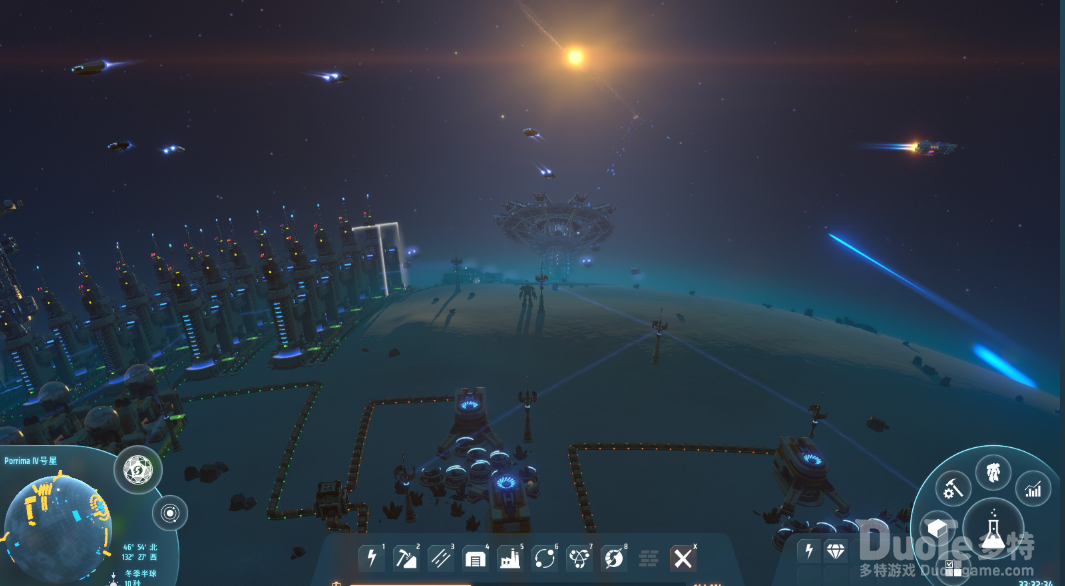The width and height of the screenshot is (1065, 586).
Task: Open the cube inventory button
Action: 938,528
